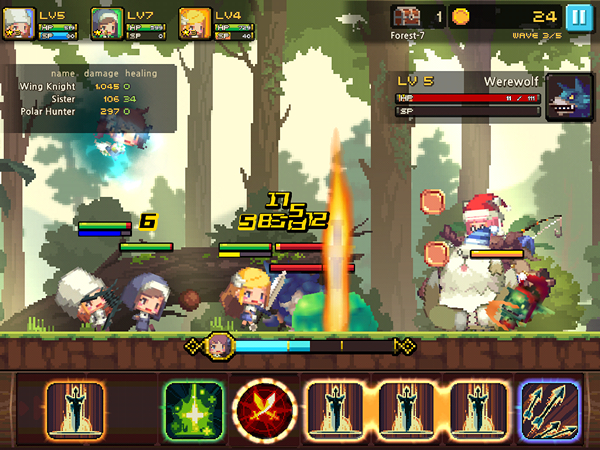This screenshot has width=600, height=450.
Task: Click the Werewolf enemy portrait
Action: (564, 97)
